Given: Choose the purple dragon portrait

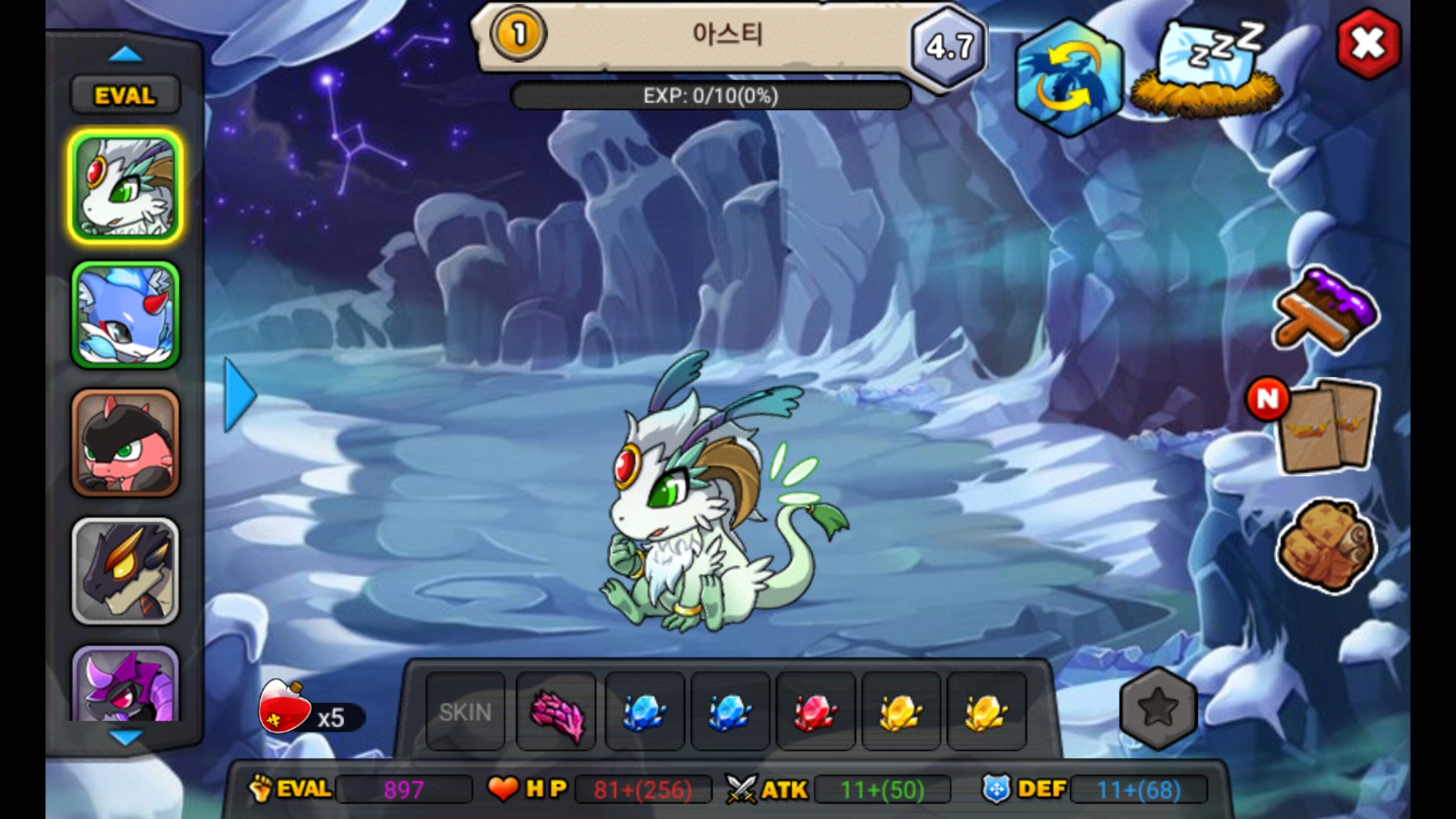Looking at the screenshot, I should (x=126, y=685).
